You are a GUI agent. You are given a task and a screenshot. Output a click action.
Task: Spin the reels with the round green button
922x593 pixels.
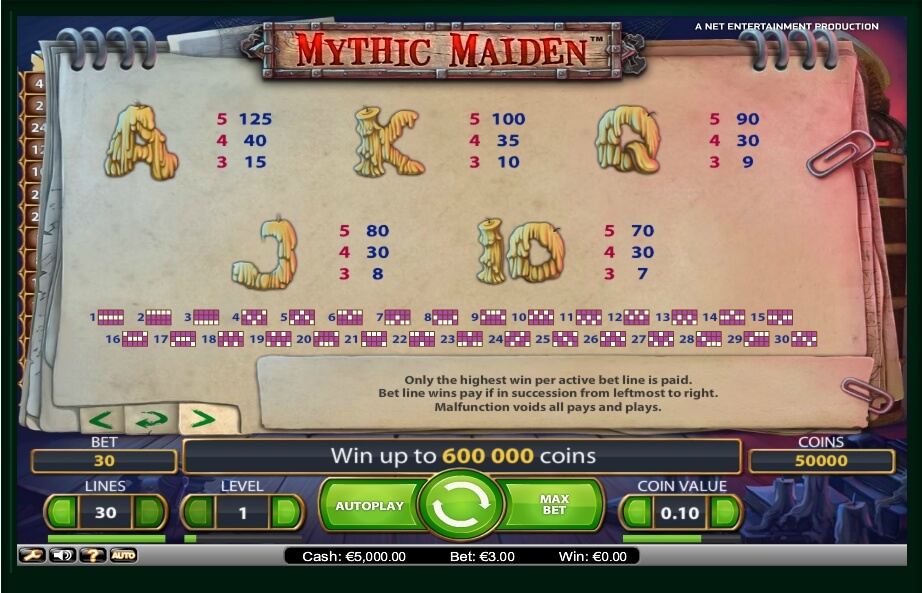461,506
